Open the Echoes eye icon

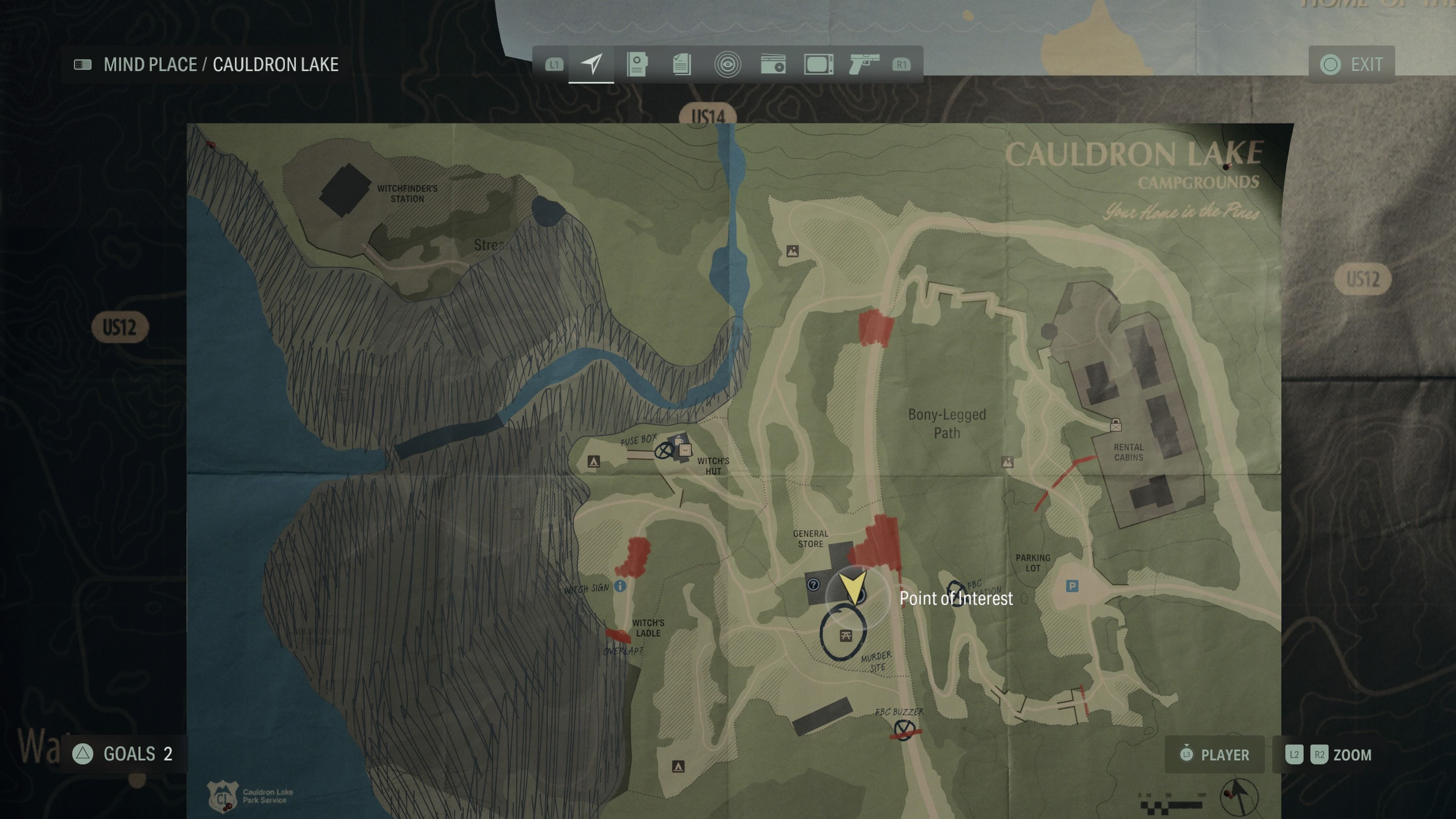(x=728, y=64)
